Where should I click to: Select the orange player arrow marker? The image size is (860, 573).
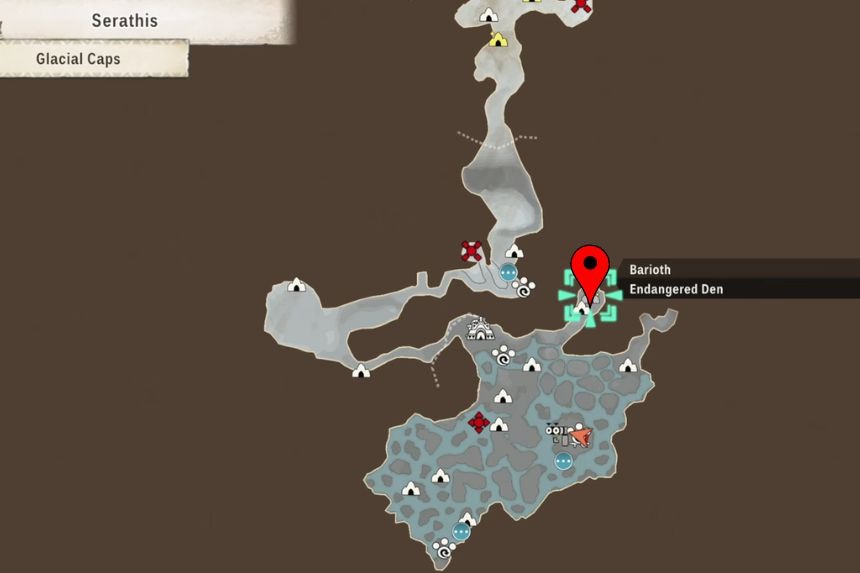(x=580, y=435)
